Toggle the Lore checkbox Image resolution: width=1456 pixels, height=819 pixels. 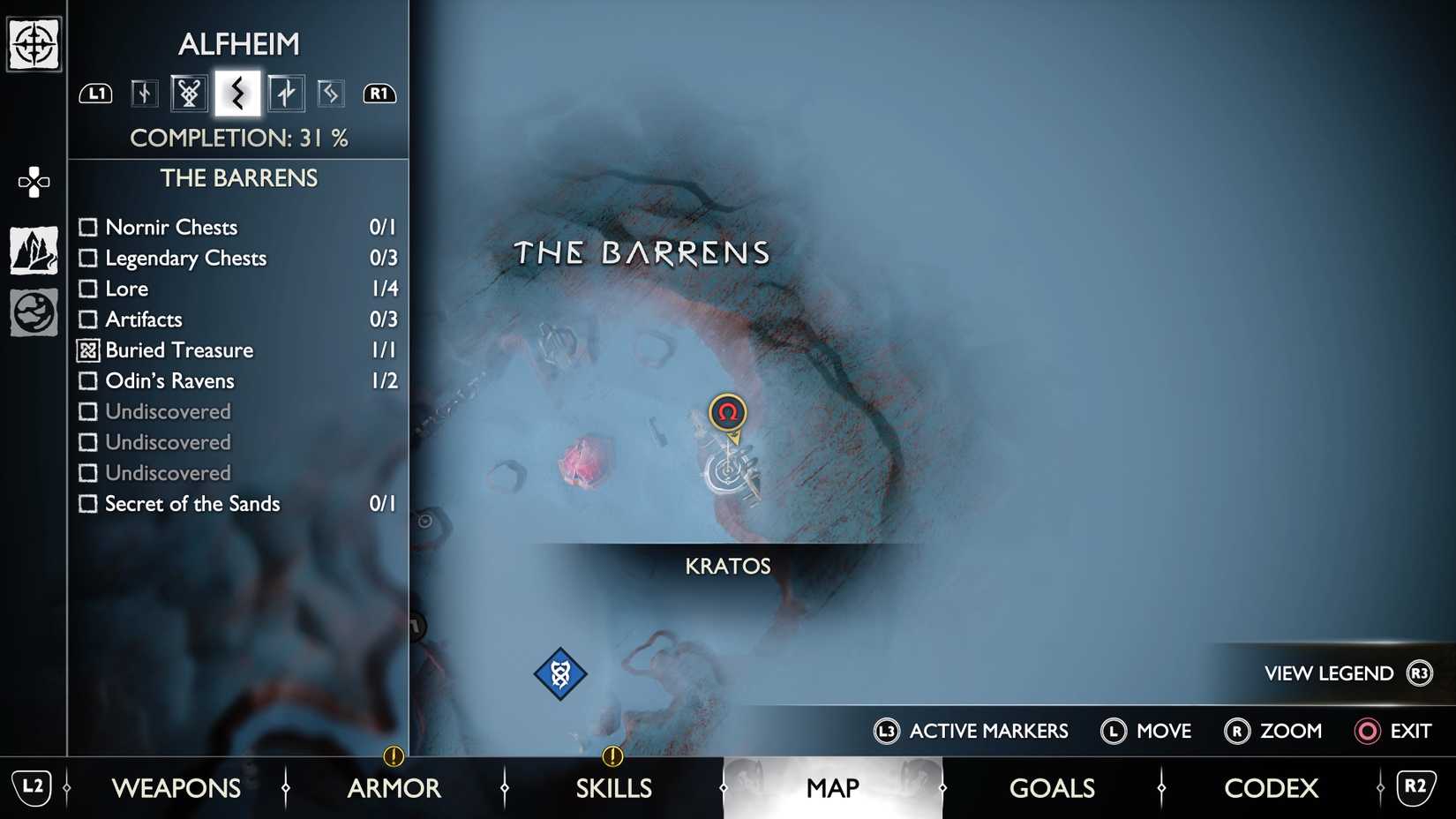tap(88, 289)
